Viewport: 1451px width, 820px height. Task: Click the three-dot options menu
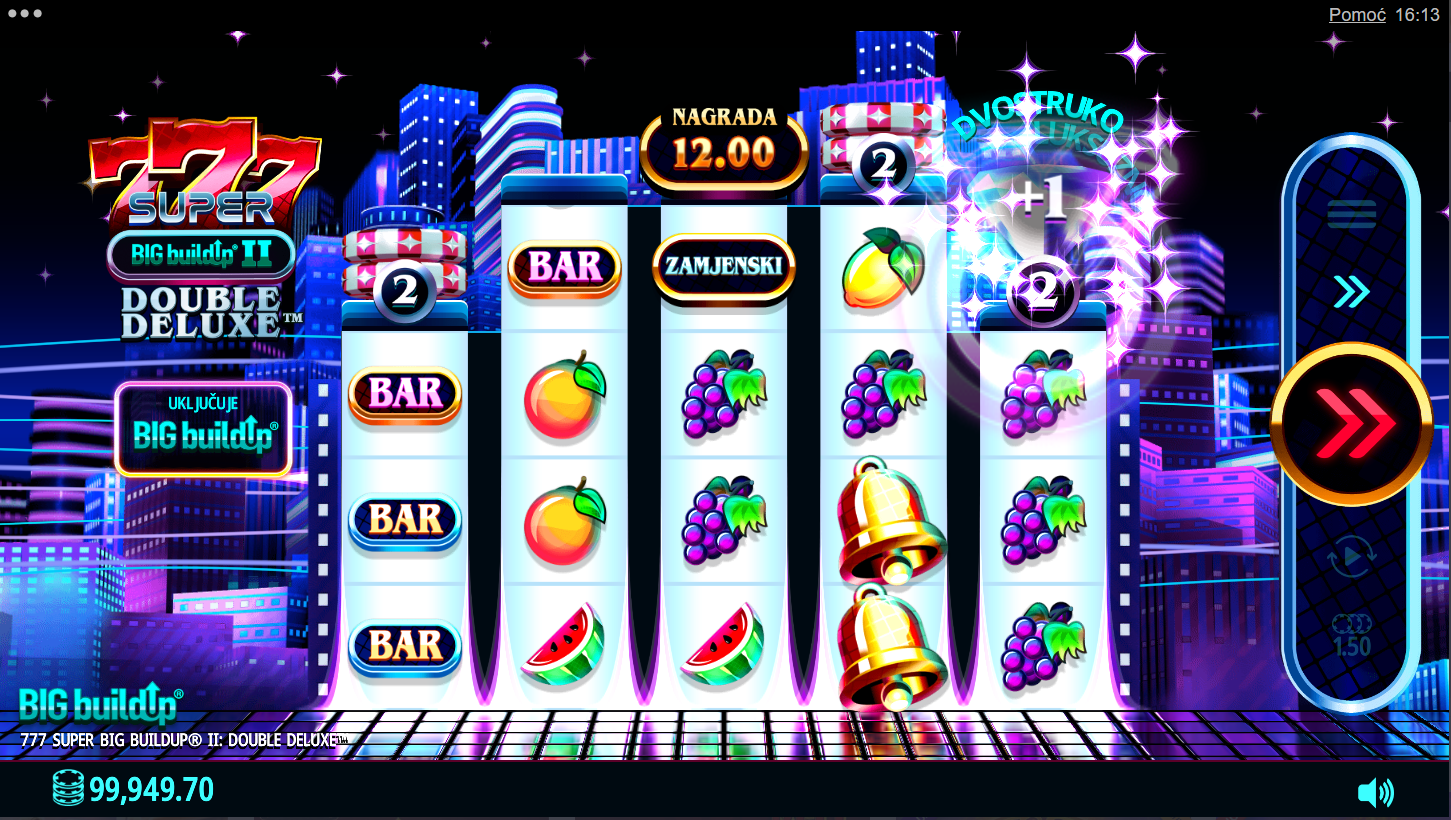24,14
